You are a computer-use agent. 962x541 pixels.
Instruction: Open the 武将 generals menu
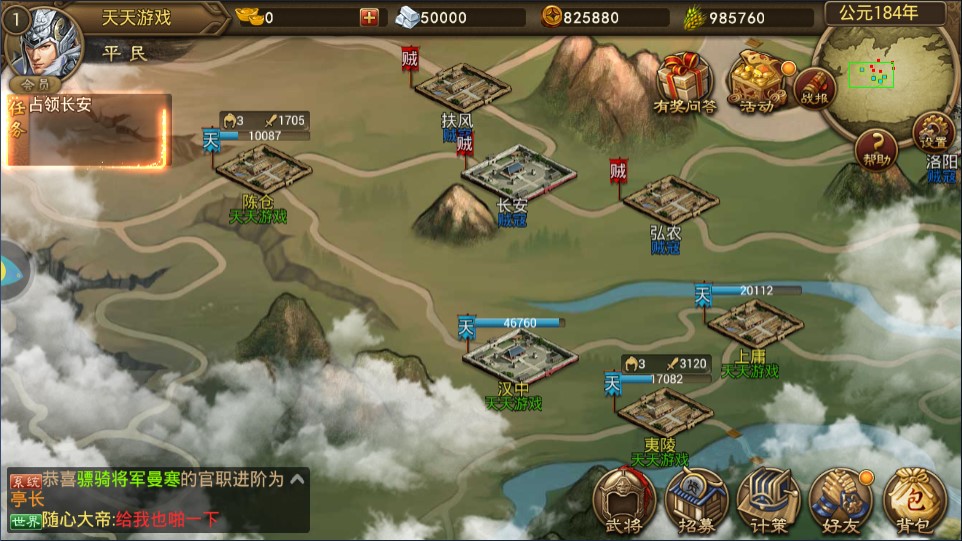point(625,498)
